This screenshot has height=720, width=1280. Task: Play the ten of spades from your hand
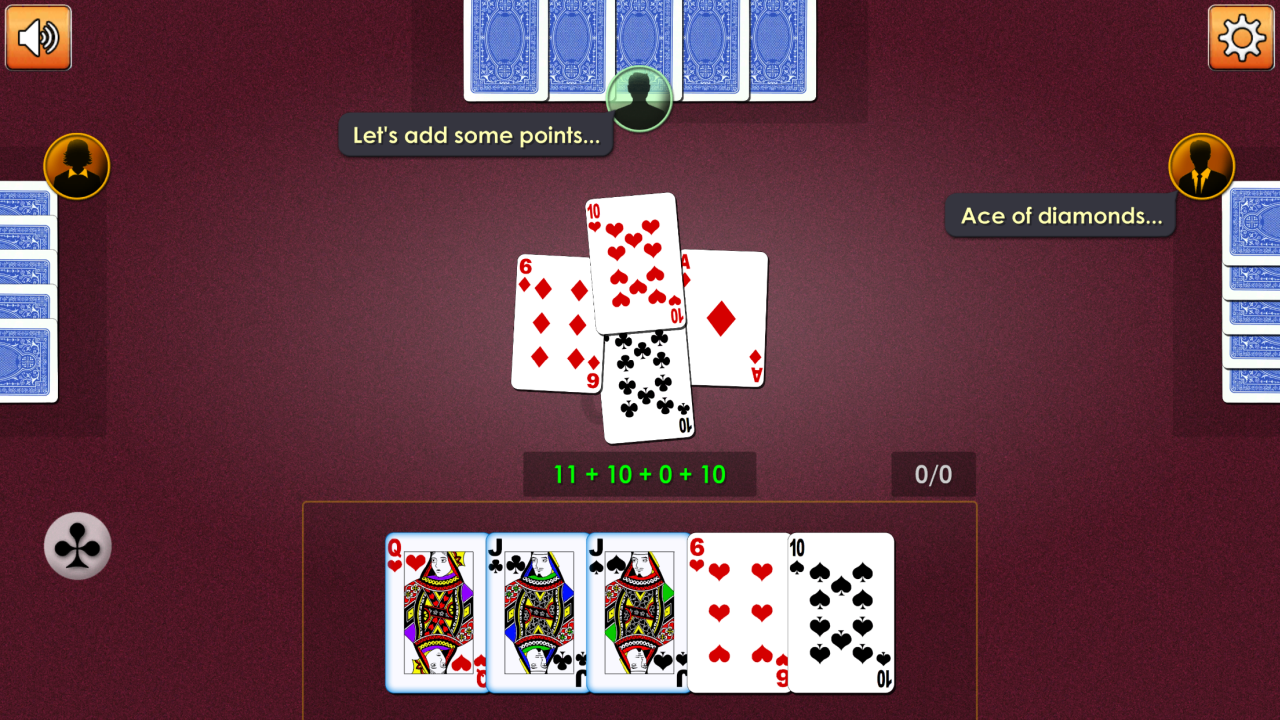pyautogui.click(x=841, y=613)
